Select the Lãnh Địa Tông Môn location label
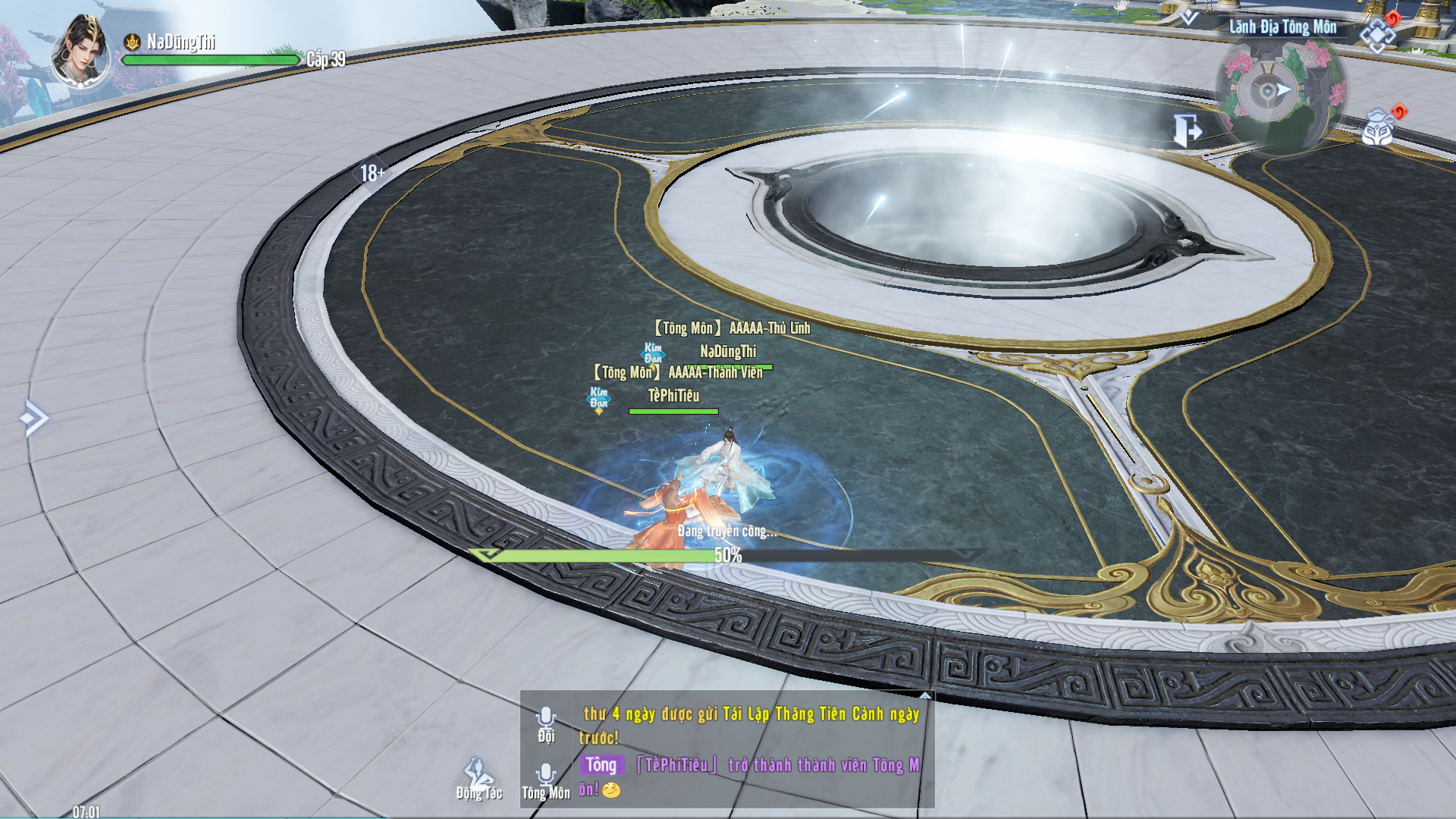This screenshot has height=819, width=1456. coord(1282,27)
